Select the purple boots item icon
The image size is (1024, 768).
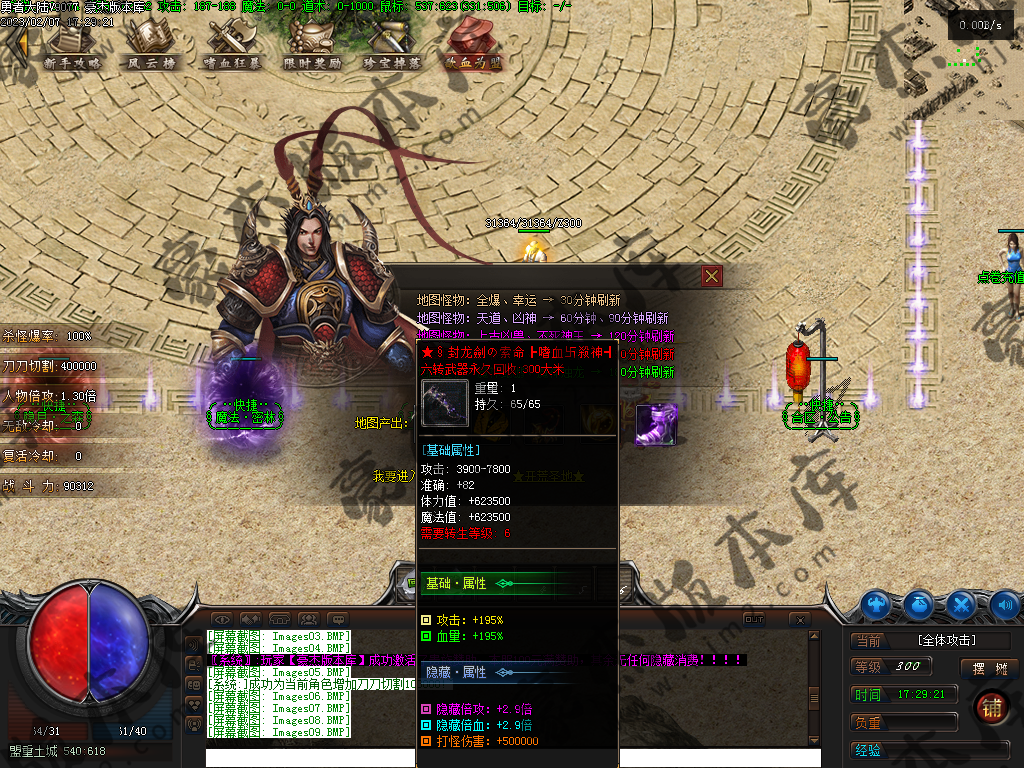[656, 424]
